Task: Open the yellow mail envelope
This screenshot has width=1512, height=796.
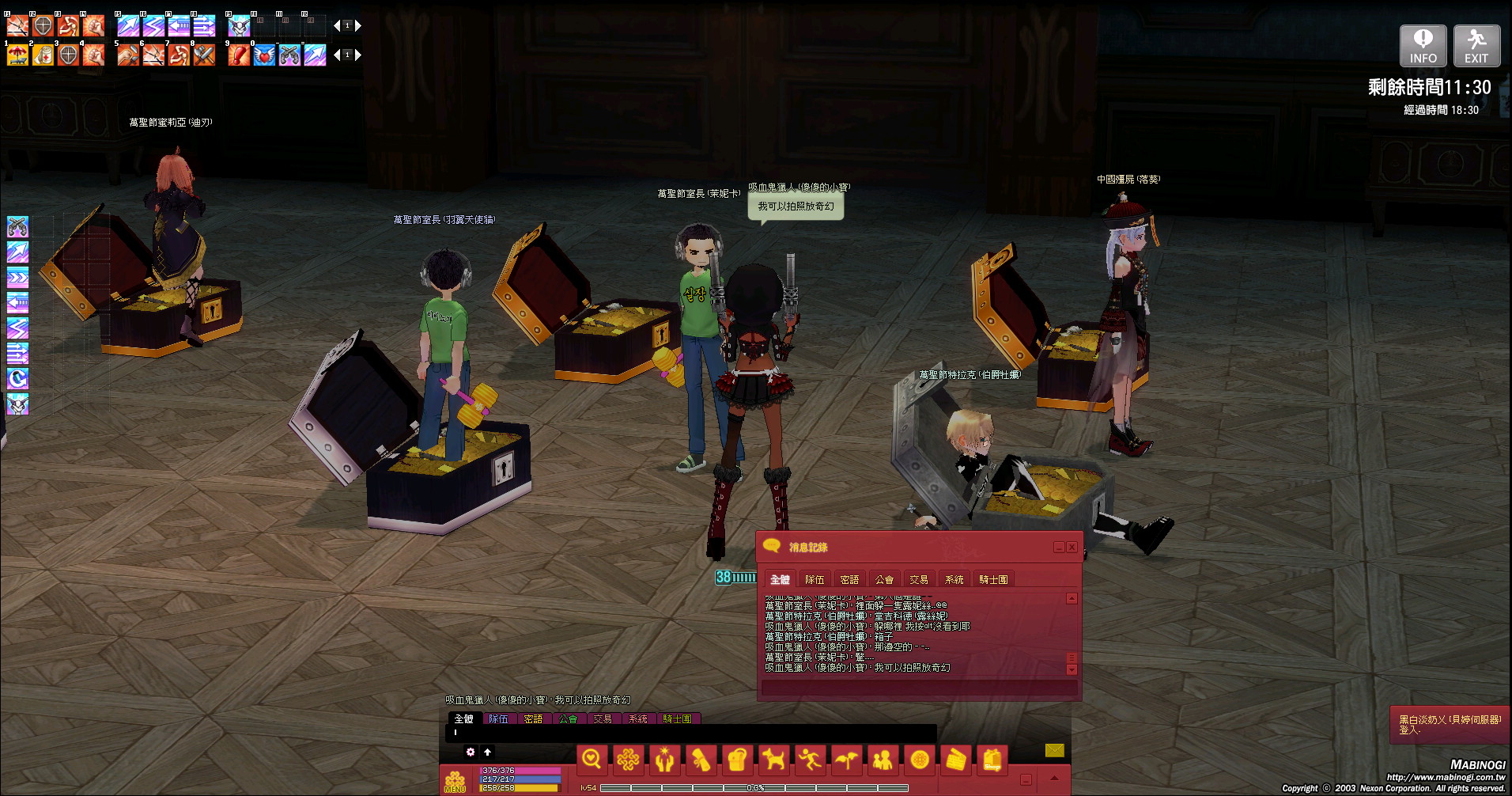Action: coord(1054,750)
